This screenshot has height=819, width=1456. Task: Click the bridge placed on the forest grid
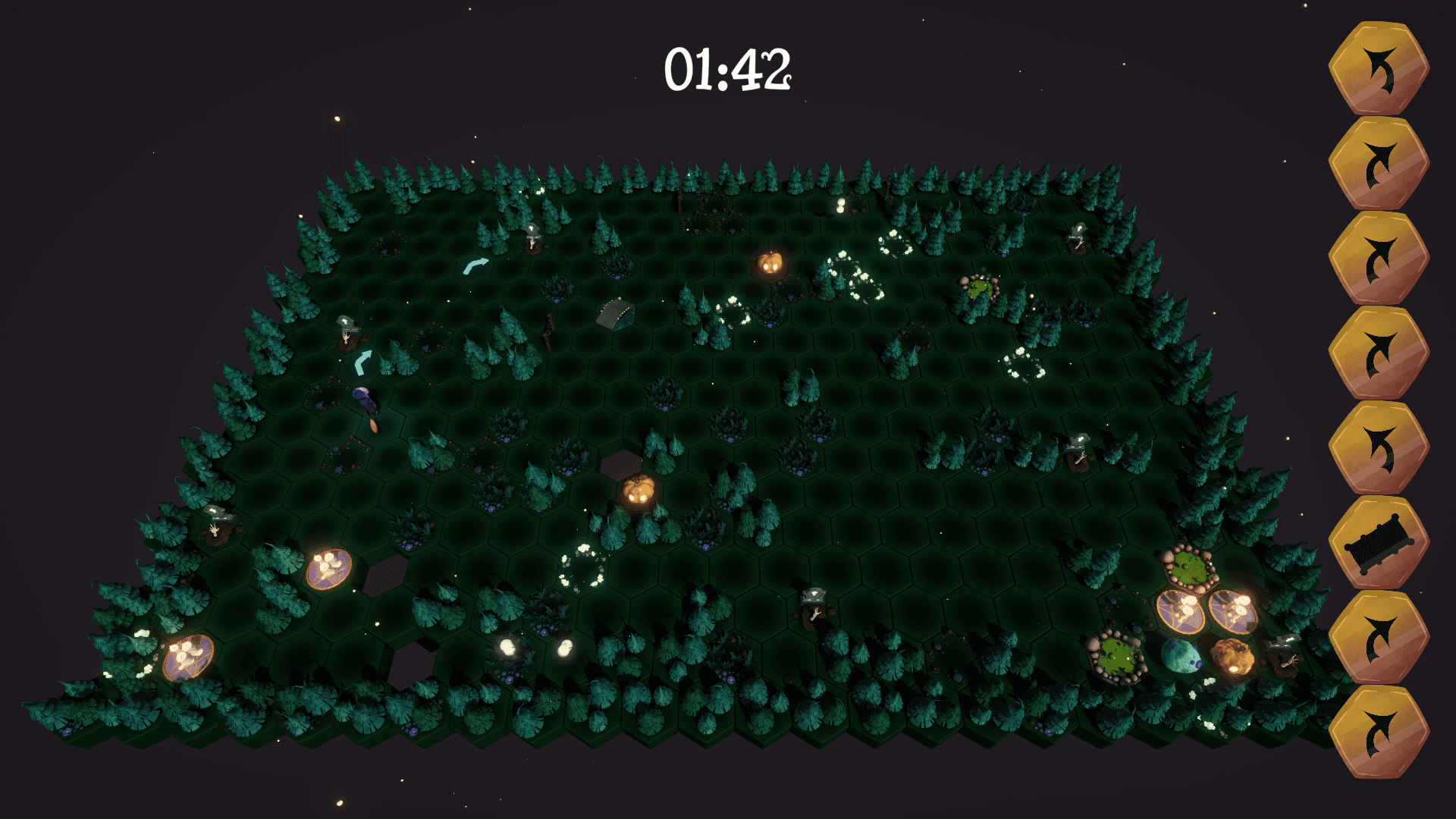pos(614,315)
